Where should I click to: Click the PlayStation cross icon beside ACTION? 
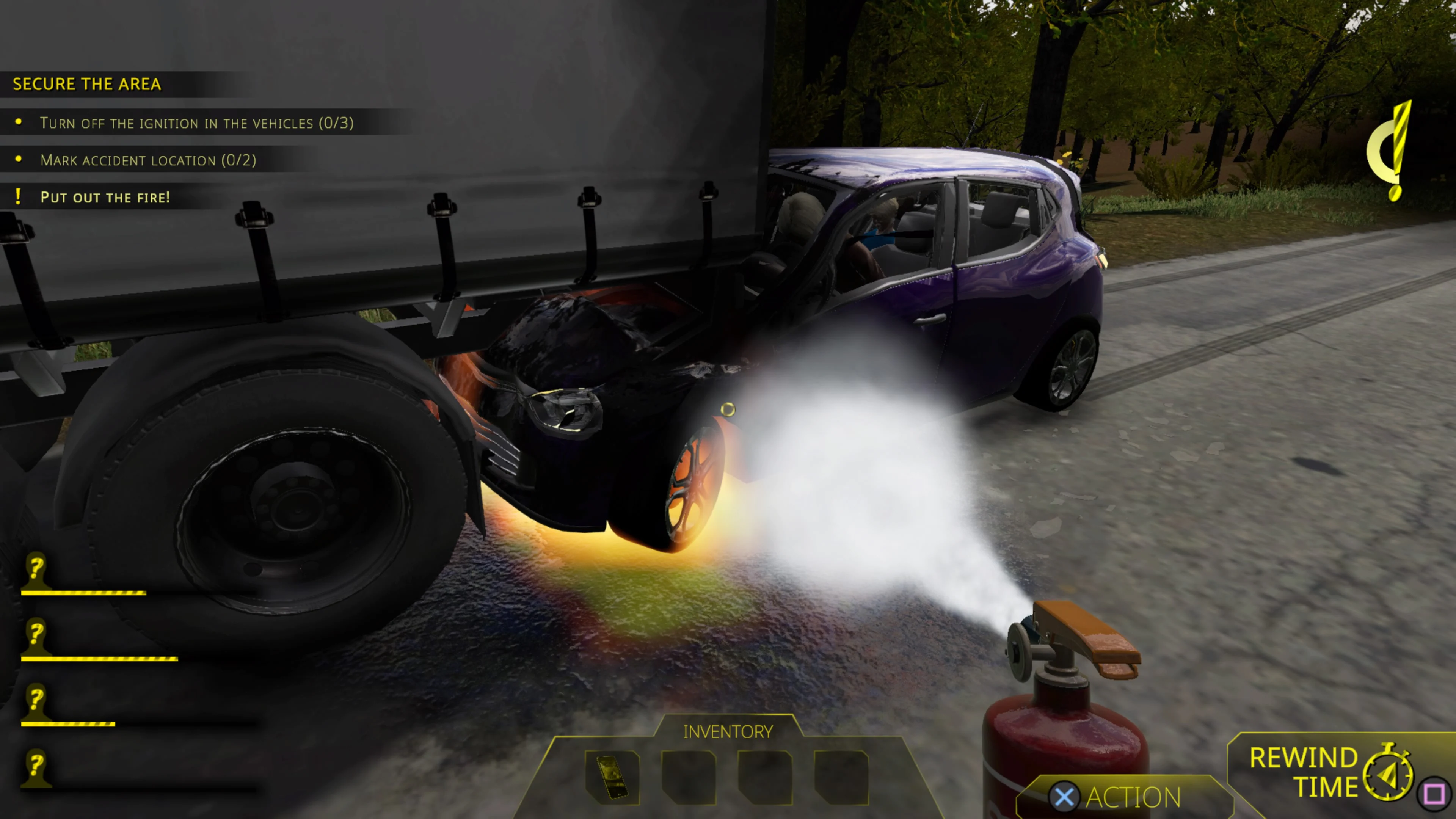[1065, 797]
